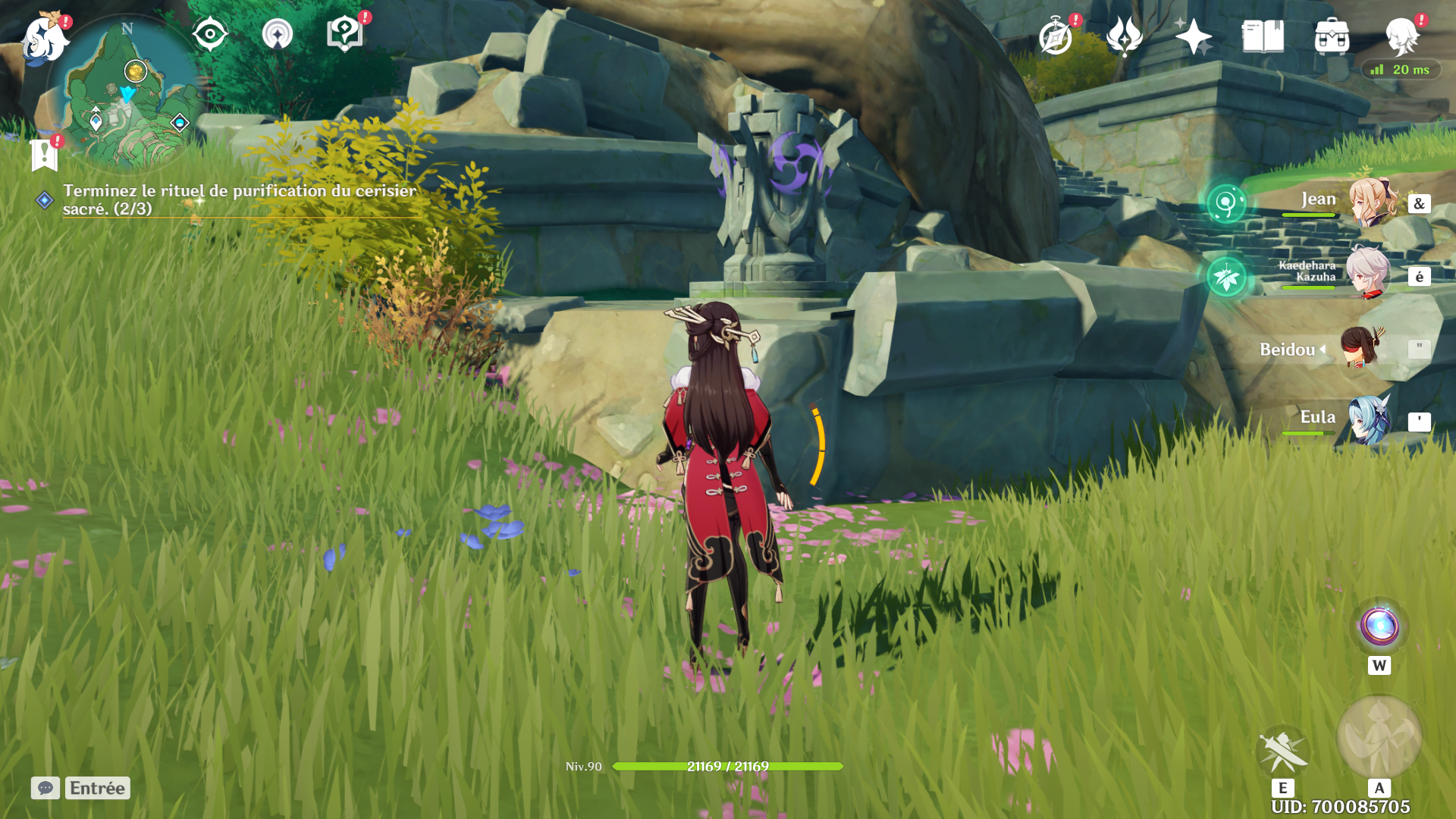Open the inventory backpack

(x=1332, y=36)
